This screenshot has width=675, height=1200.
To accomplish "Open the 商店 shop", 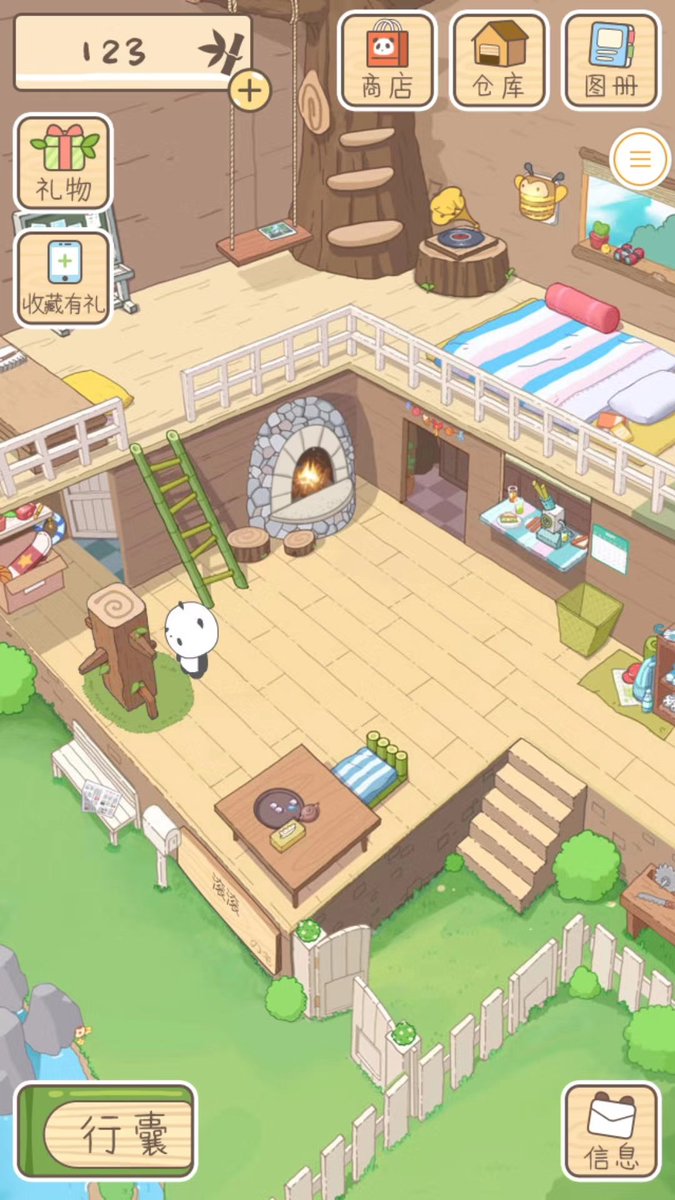I will pos(387,60).
